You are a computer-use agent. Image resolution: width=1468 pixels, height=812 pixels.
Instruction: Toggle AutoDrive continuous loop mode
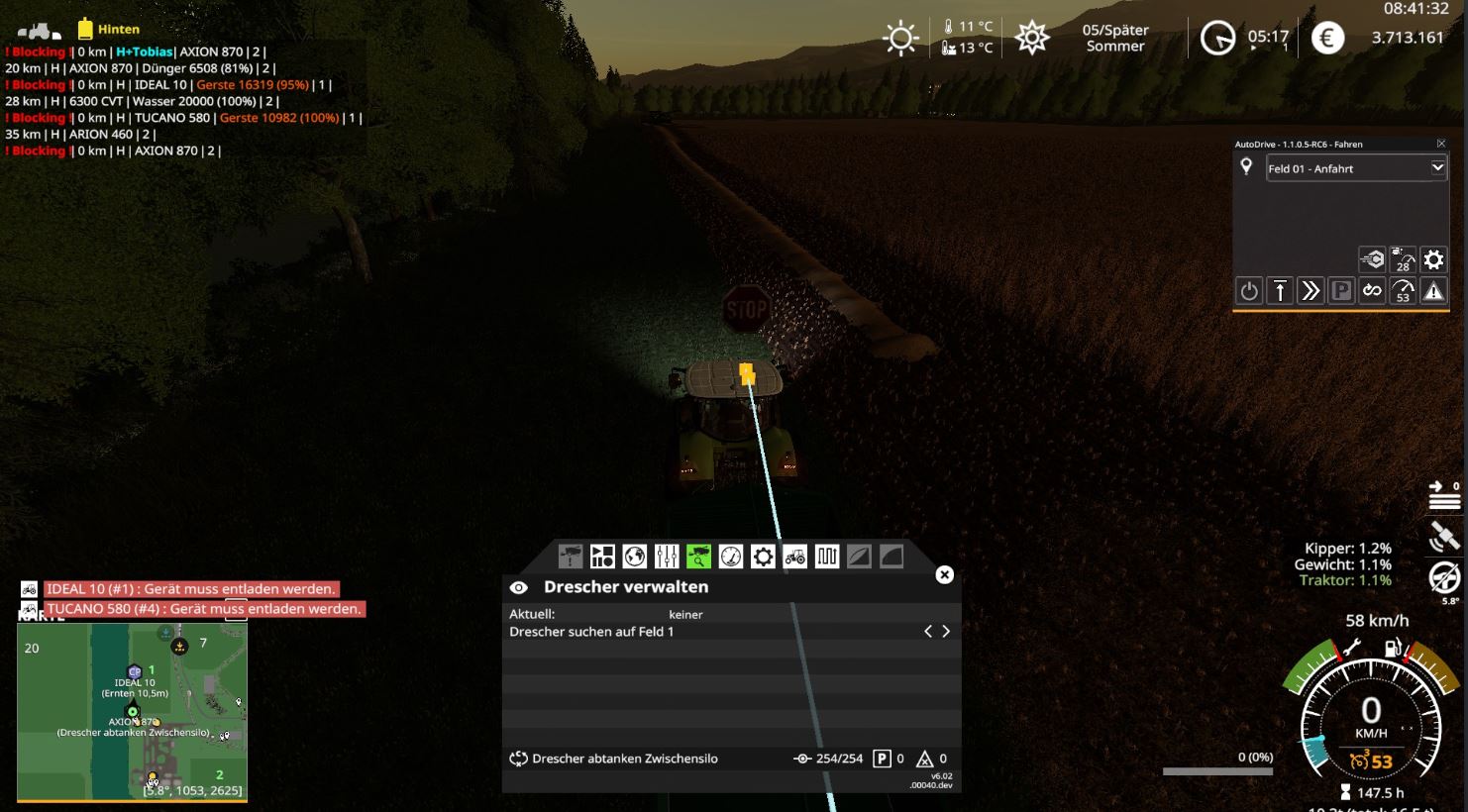pos(1371,290)
